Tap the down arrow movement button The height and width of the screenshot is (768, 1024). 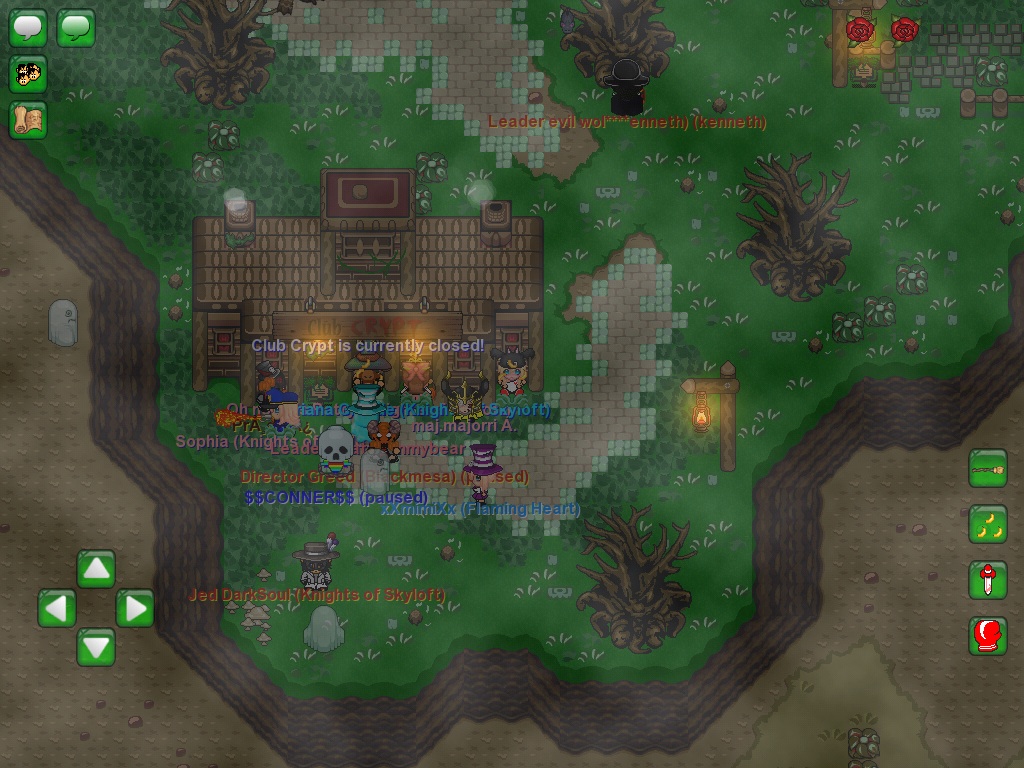pos(96,647)
